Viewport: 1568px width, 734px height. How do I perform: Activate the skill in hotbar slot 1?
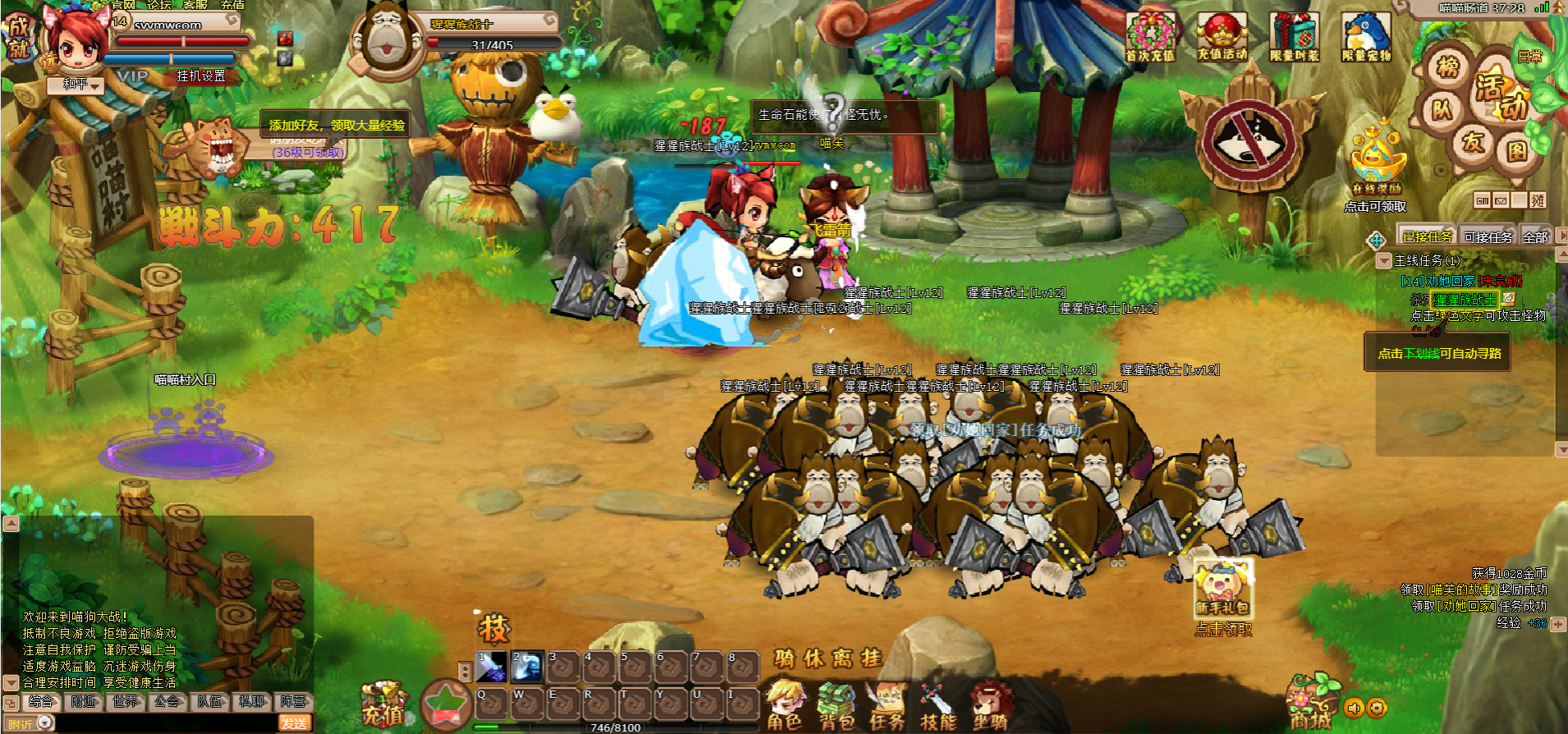click(492, 667)
